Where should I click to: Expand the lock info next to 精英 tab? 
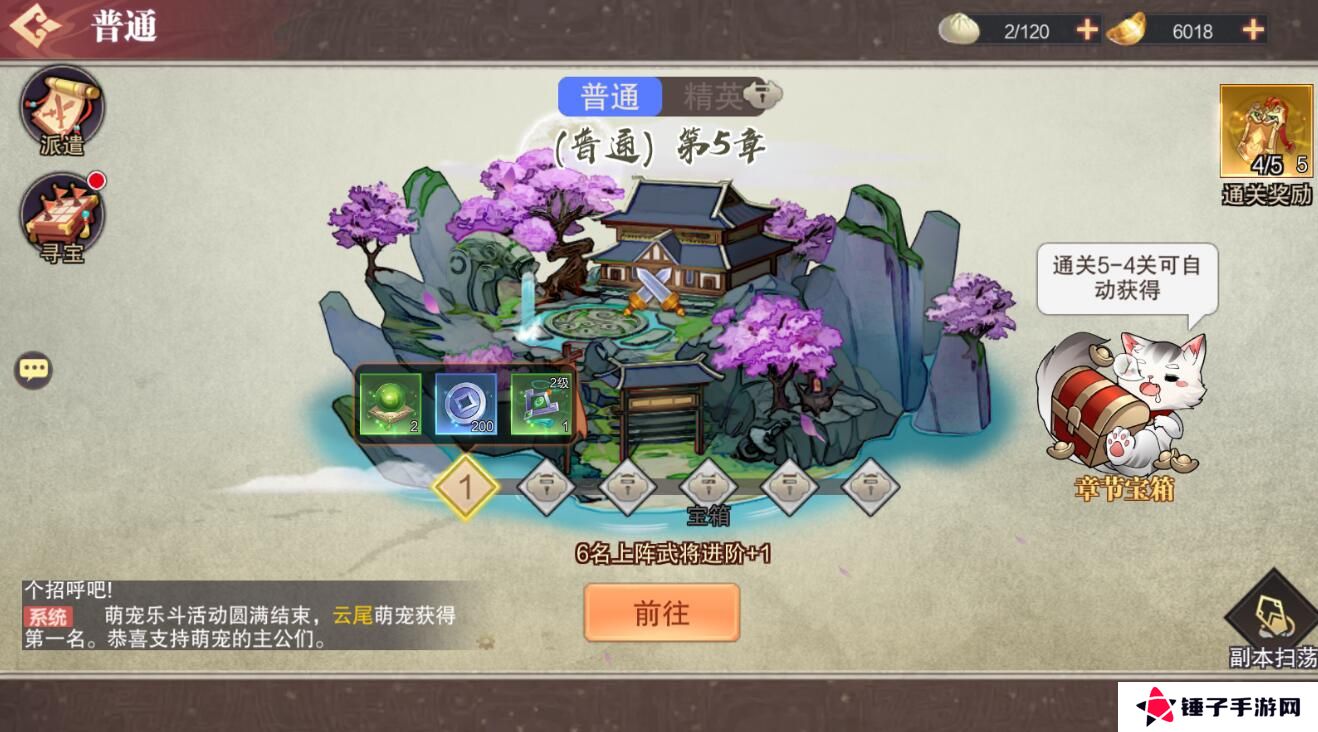[764, 96]
